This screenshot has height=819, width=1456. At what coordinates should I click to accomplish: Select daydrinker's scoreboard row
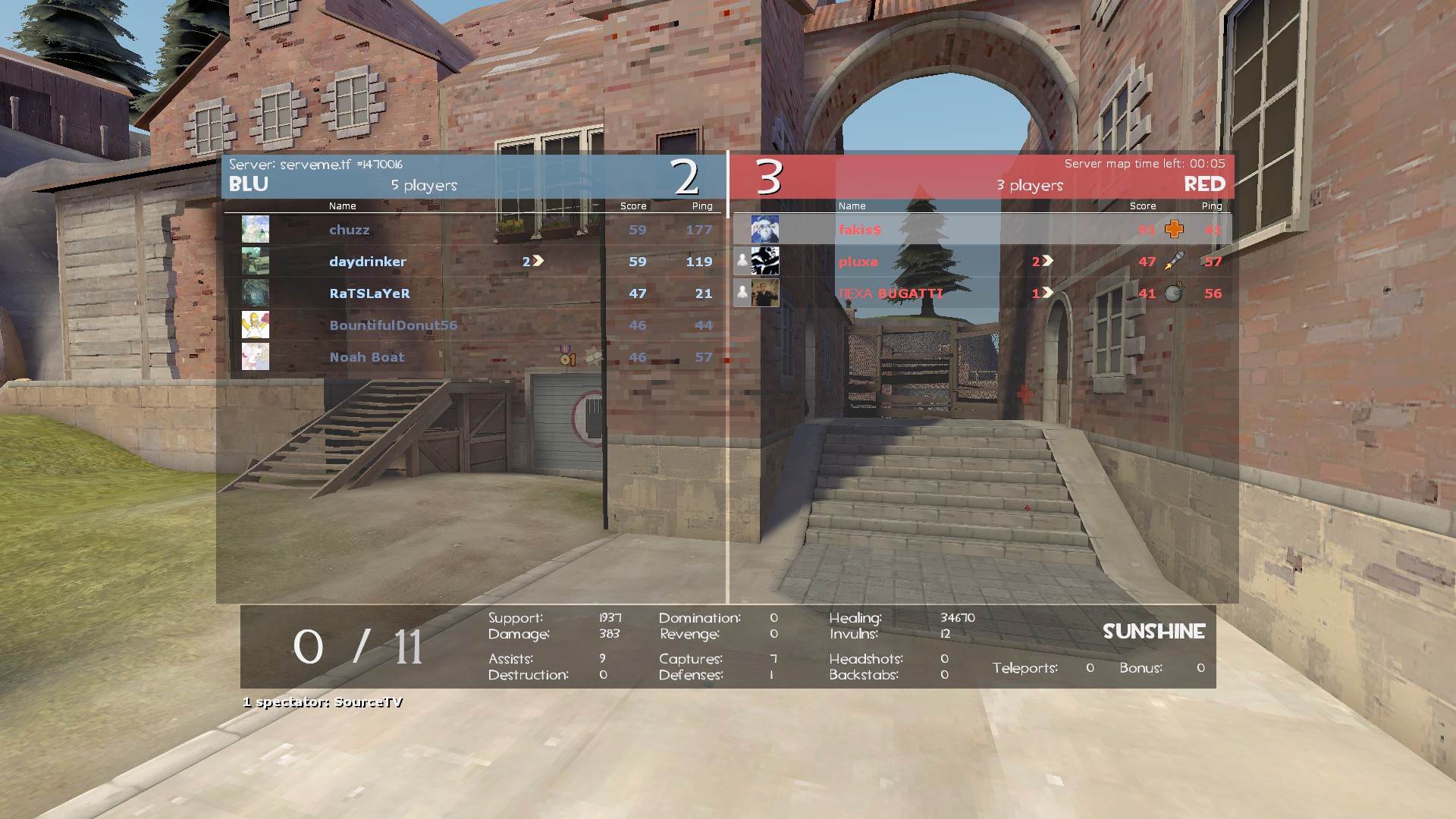point(368,262)
